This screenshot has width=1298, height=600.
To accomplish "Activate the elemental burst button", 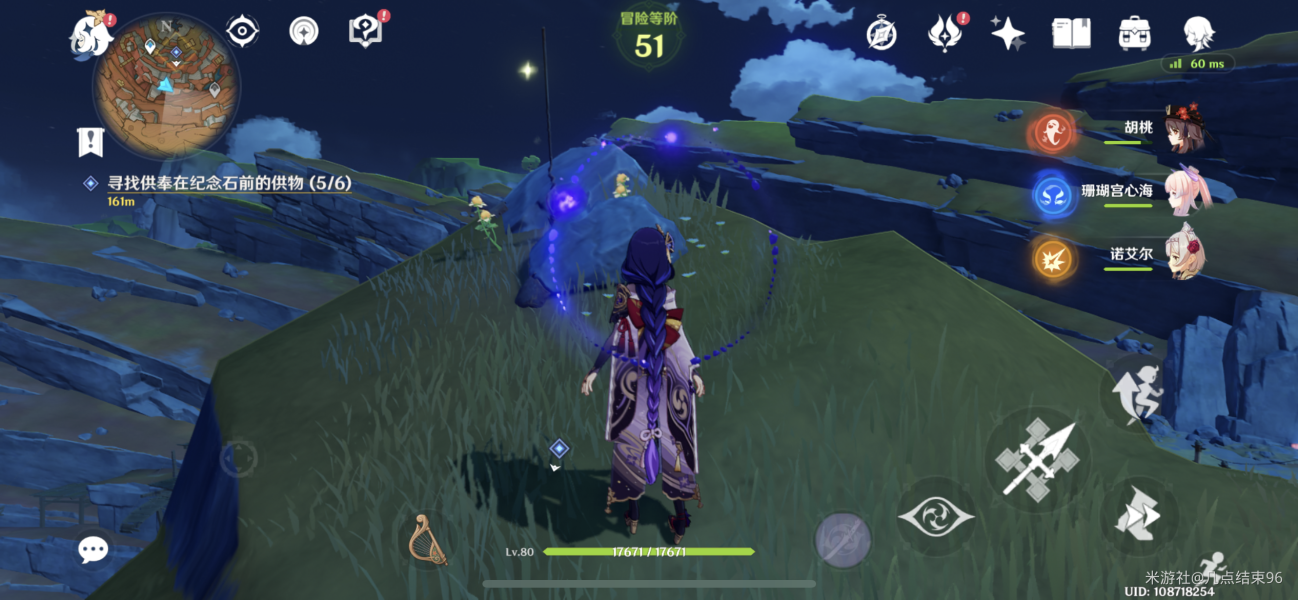I will [x=842, y=540].
